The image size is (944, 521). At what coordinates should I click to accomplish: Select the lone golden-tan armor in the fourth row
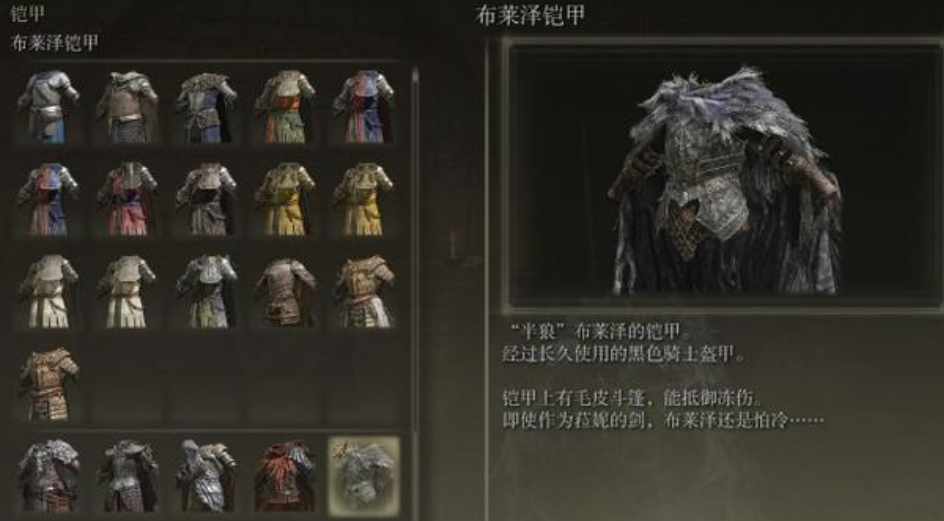pos(48,381)
